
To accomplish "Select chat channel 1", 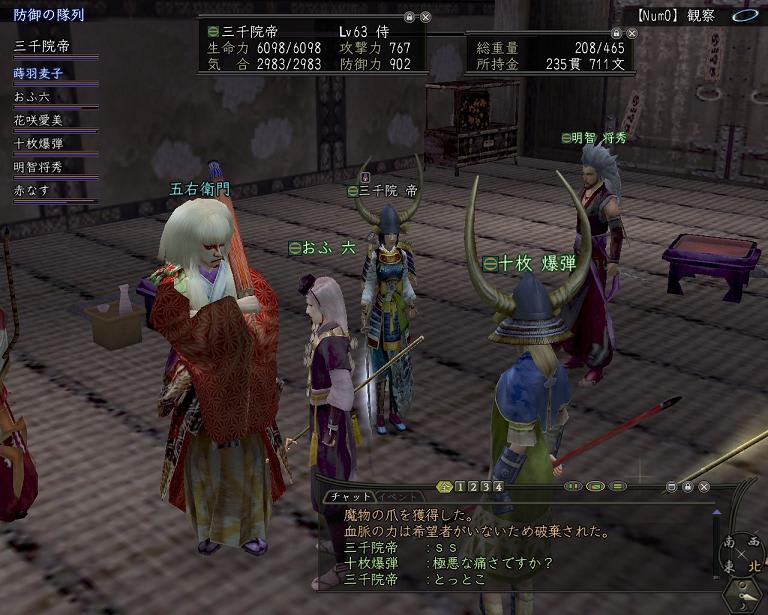I will point(459,487).
